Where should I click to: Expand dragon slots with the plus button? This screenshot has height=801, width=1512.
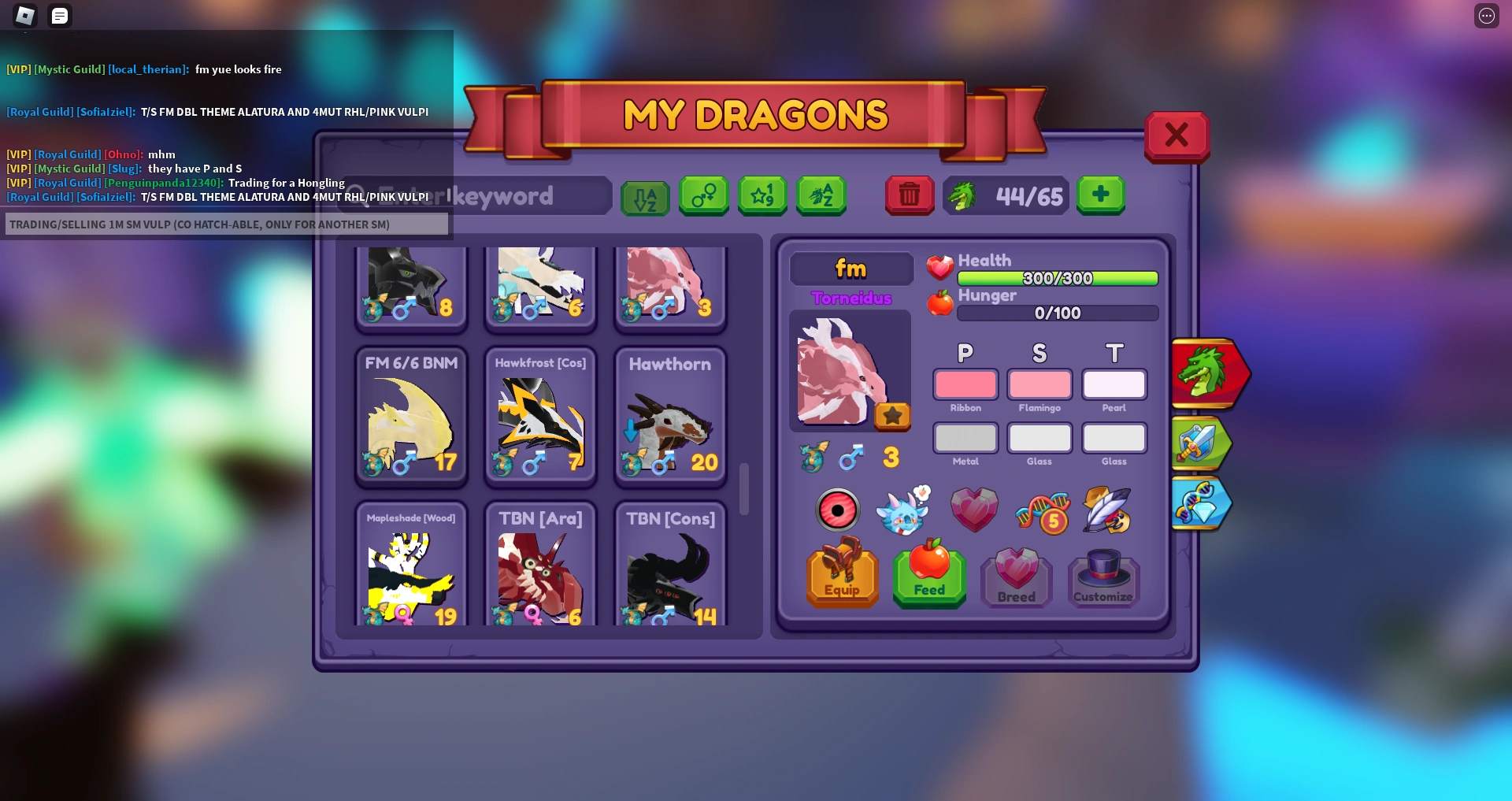(1101, 195)
